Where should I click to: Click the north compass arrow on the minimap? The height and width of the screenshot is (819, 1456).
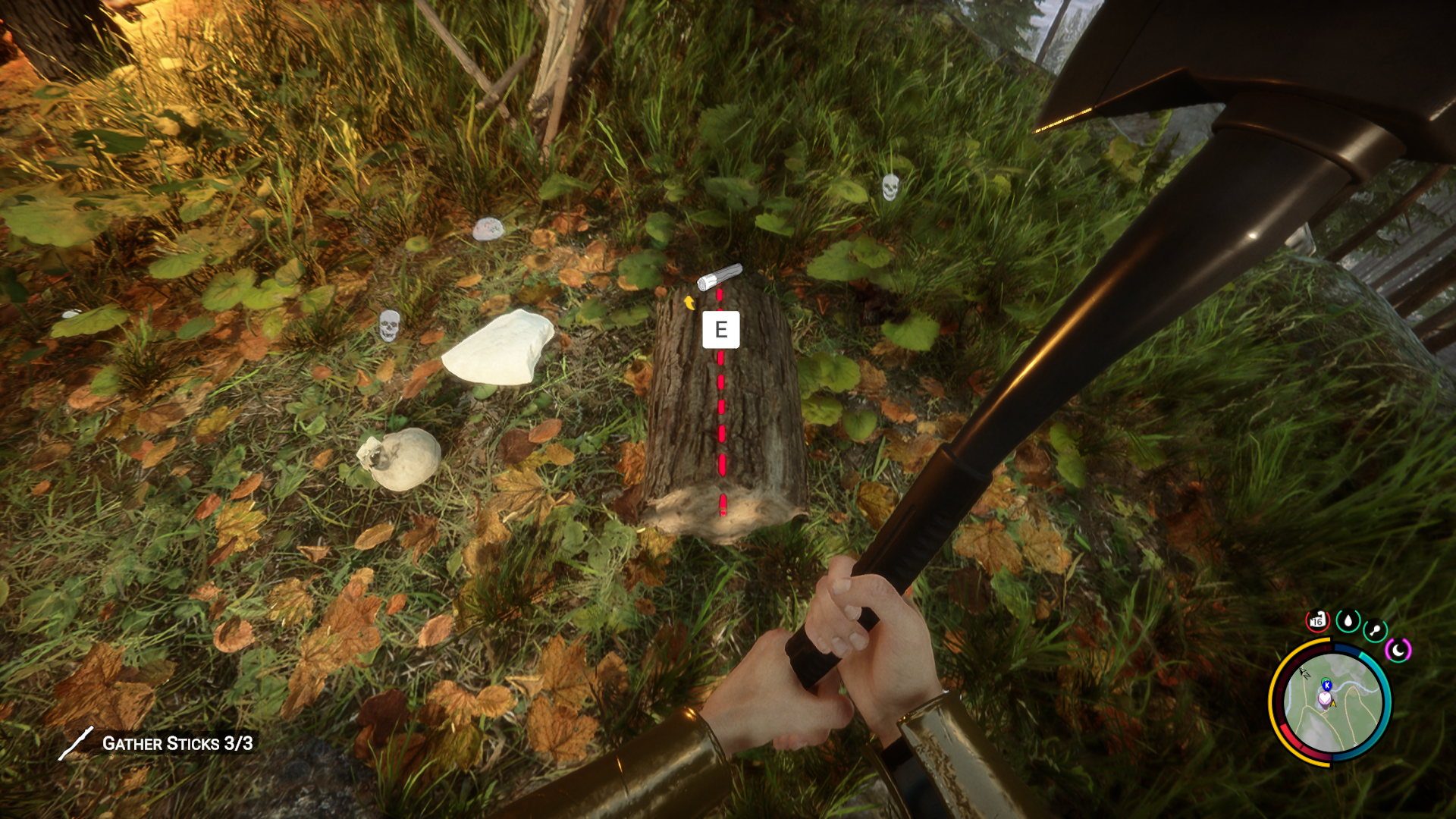pyautogui.click(x=1304, y=674)
